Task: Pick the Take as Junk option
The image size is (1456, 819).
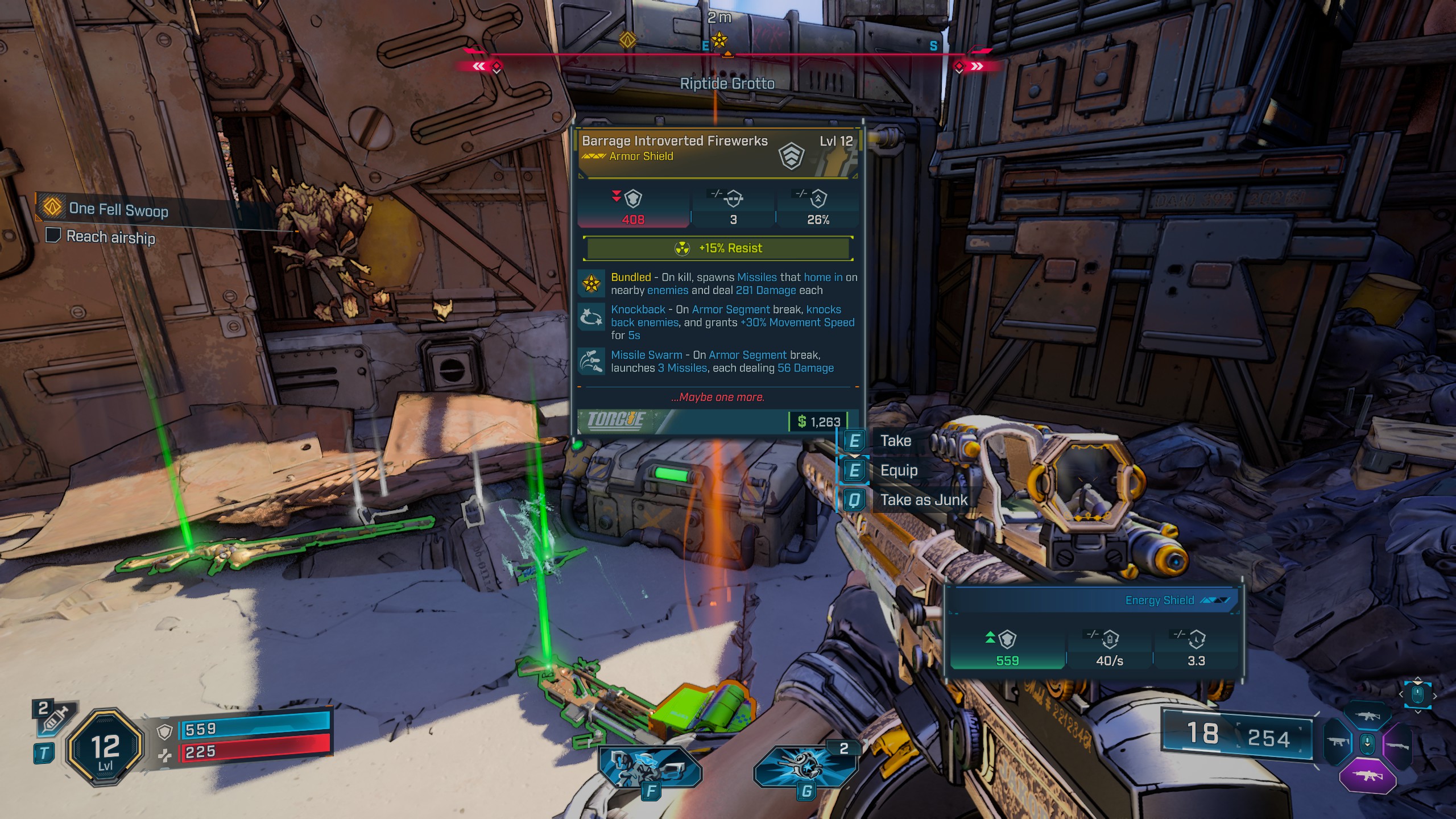Action: pyautogui.click(x=923, y=500)
